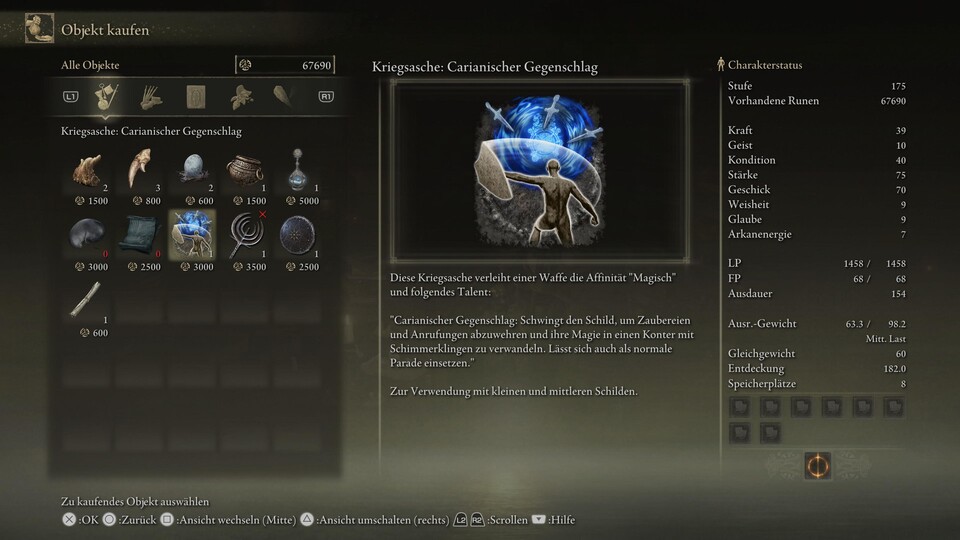Screen dimensions: 960x540
Task: Pick the blue-green cloth note for 2500
Action: 140,234
